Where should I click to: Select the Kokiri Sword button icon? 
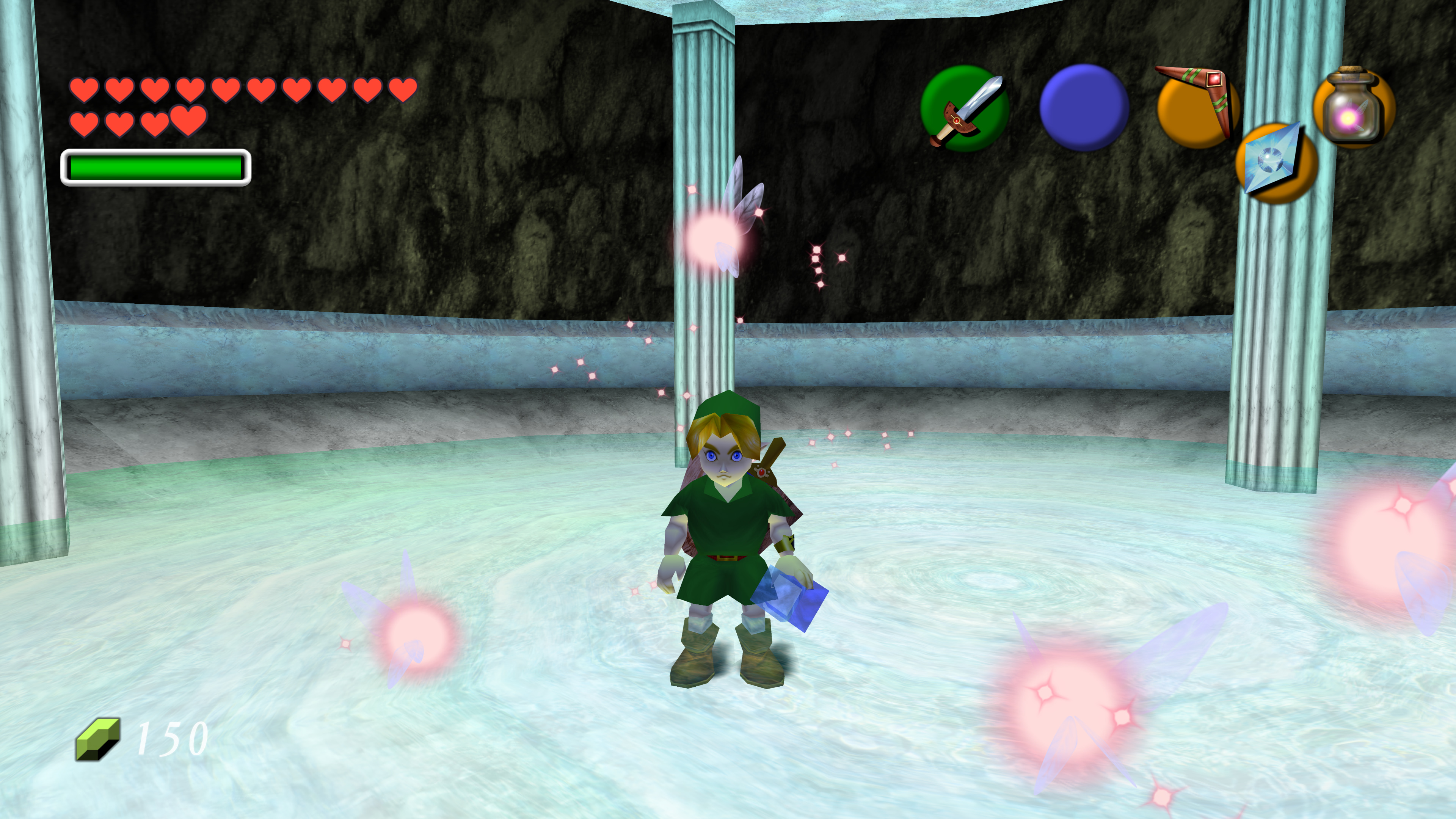965,108
